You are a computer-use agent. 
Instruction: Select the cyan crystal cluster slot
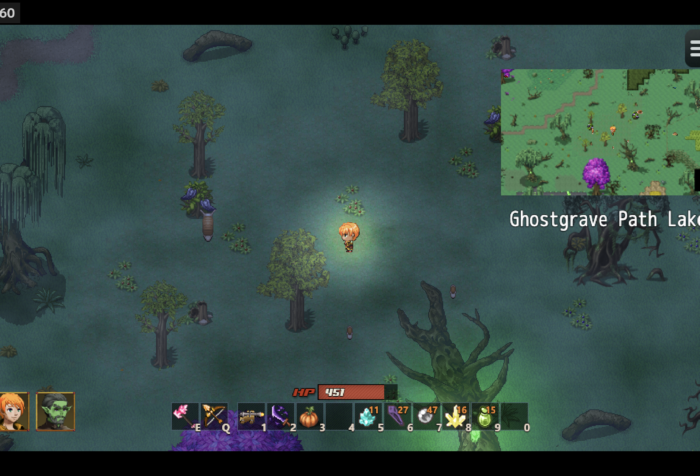point(368,416)
